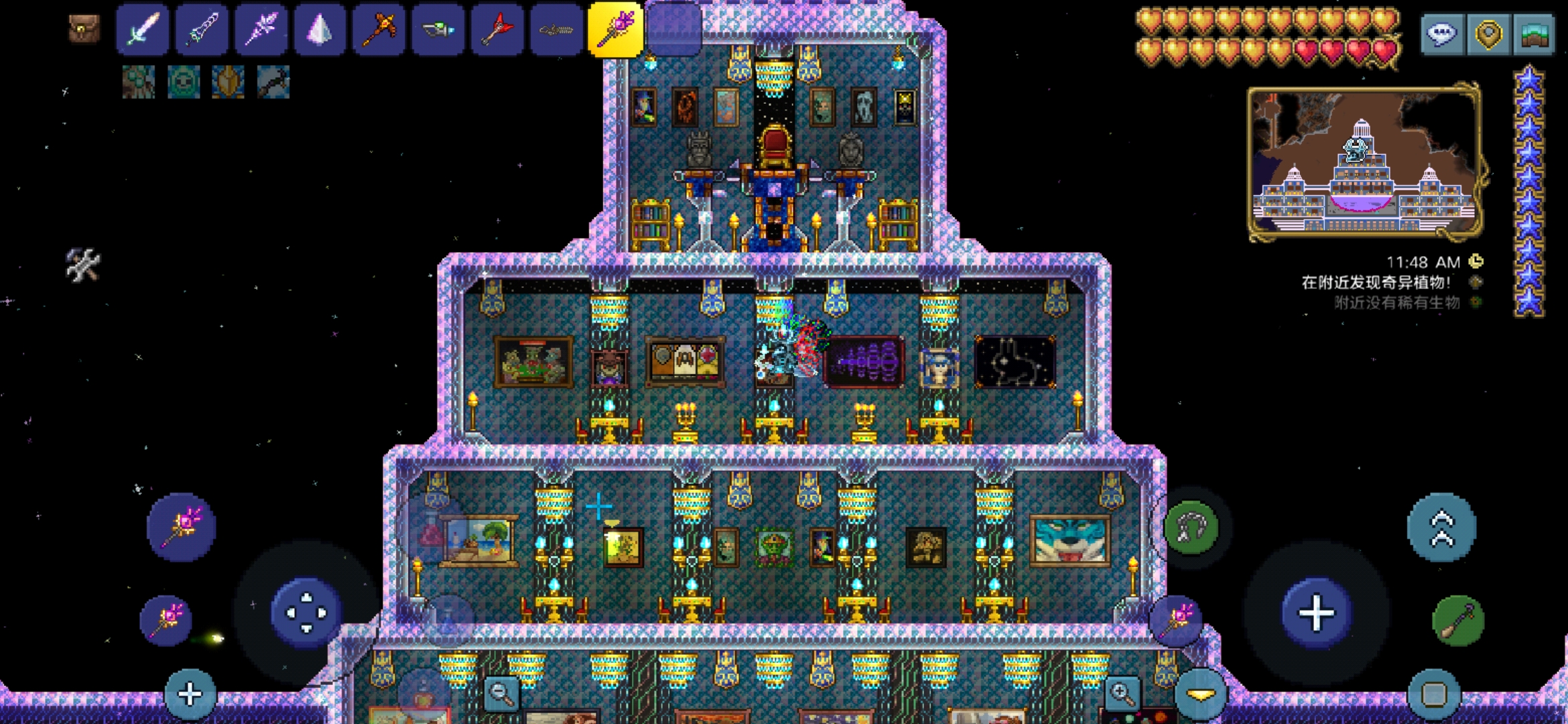1568x724 pixels.
Task: Activate the grappling hook button
Action: pos(1191,528)
